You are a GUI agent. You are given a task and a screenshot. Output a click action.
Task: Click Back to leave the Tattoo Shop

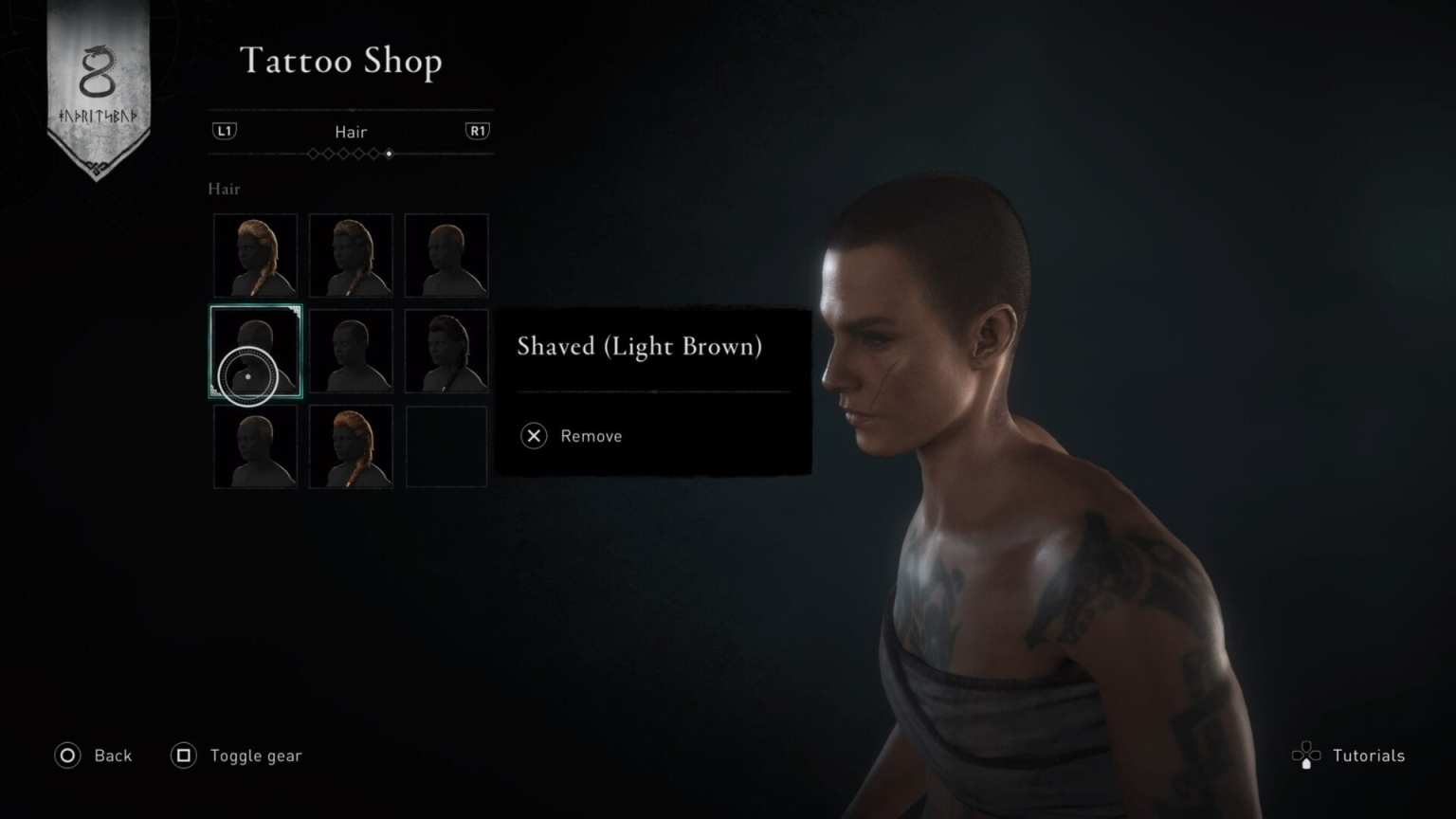point(112,755)
